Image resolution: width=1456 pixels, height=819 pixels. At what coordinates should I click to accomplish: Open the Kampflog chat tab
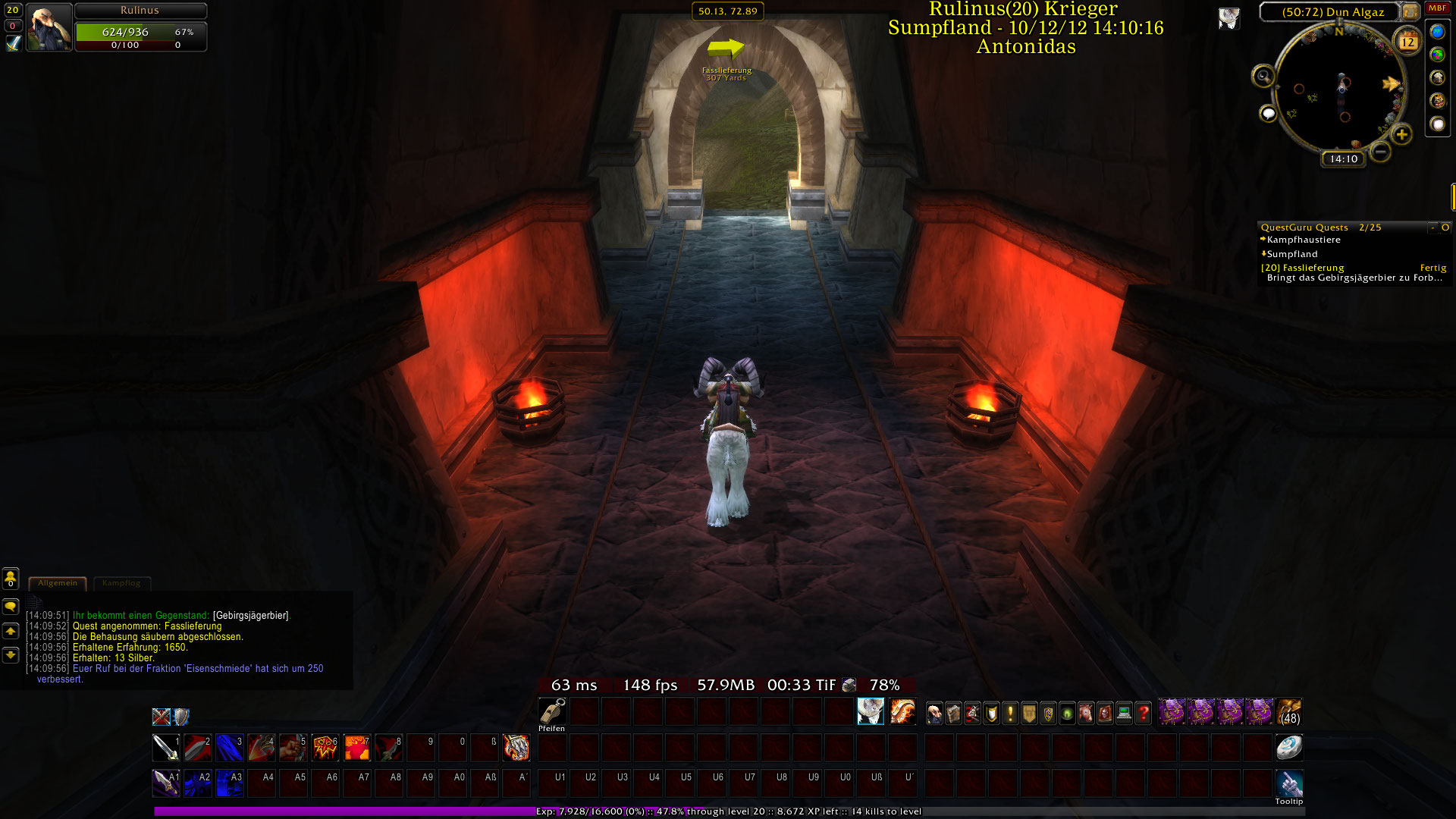pos(121,583)
